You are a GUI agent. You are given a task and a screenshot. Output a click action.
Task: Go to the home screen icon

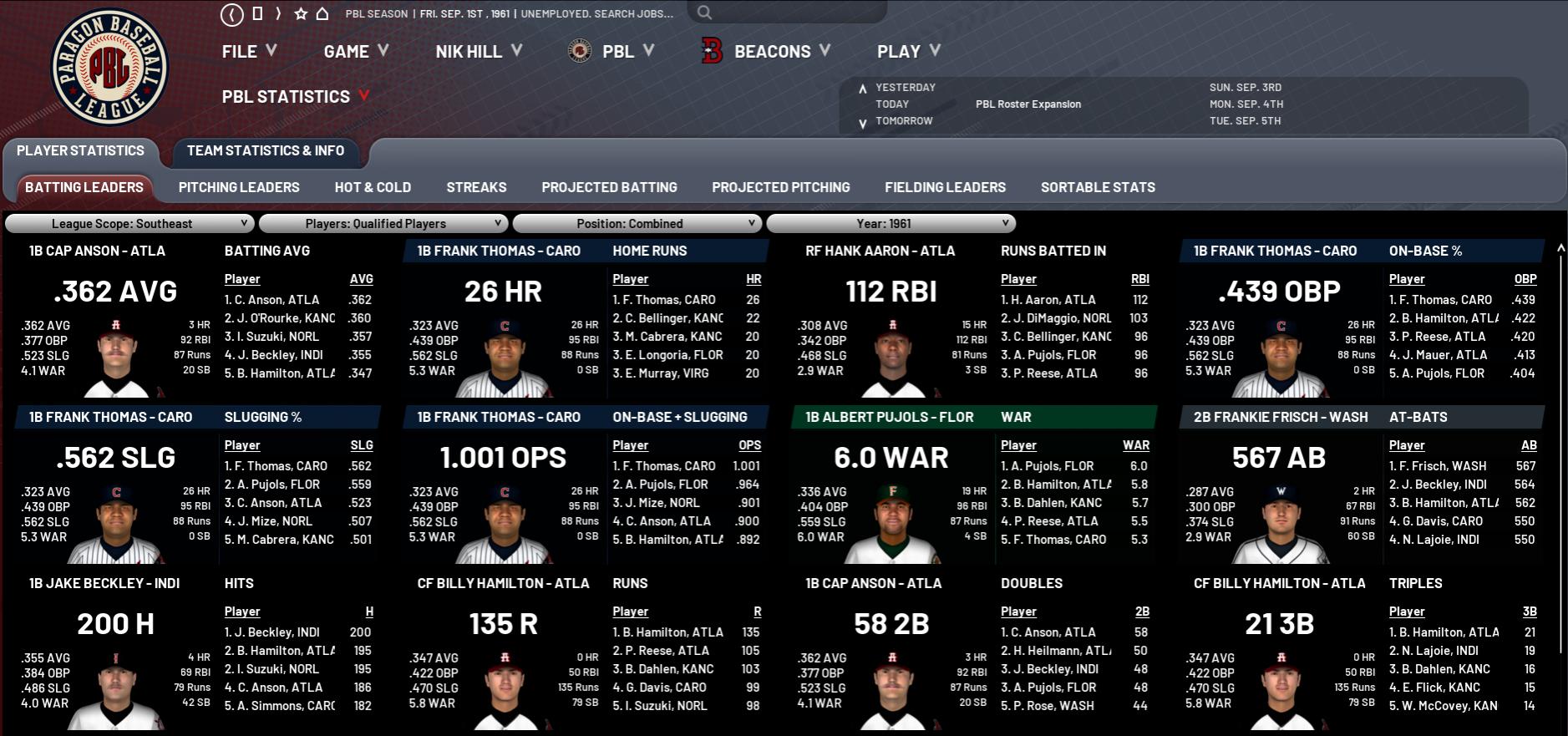click(x=322, y=13)
